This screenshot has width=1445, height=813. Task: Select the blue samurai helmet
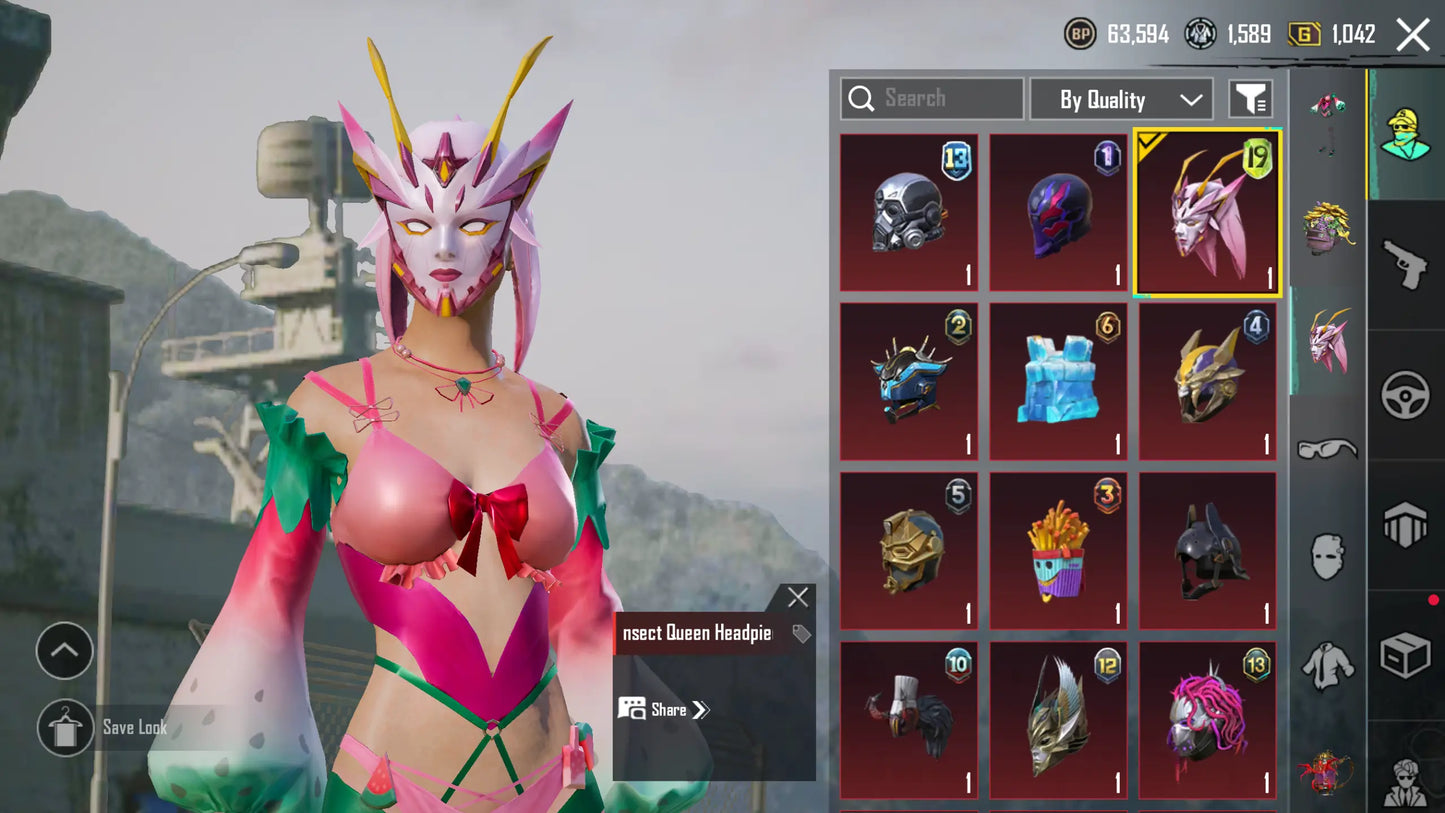tap(909, 381)
